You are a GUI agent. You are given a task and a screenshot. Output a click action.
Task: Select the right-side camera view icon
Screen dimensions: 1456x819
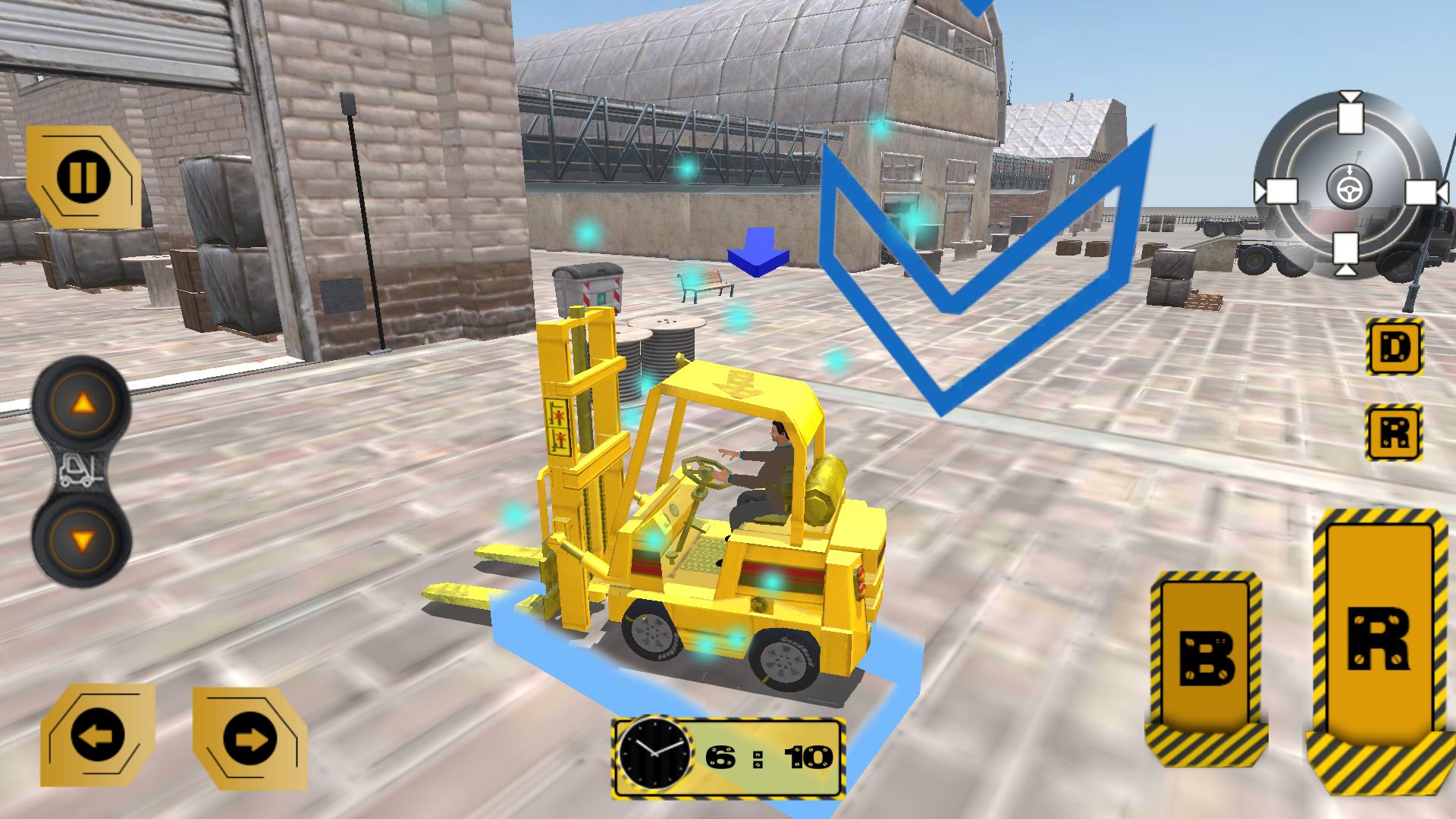click(1423, 191)
